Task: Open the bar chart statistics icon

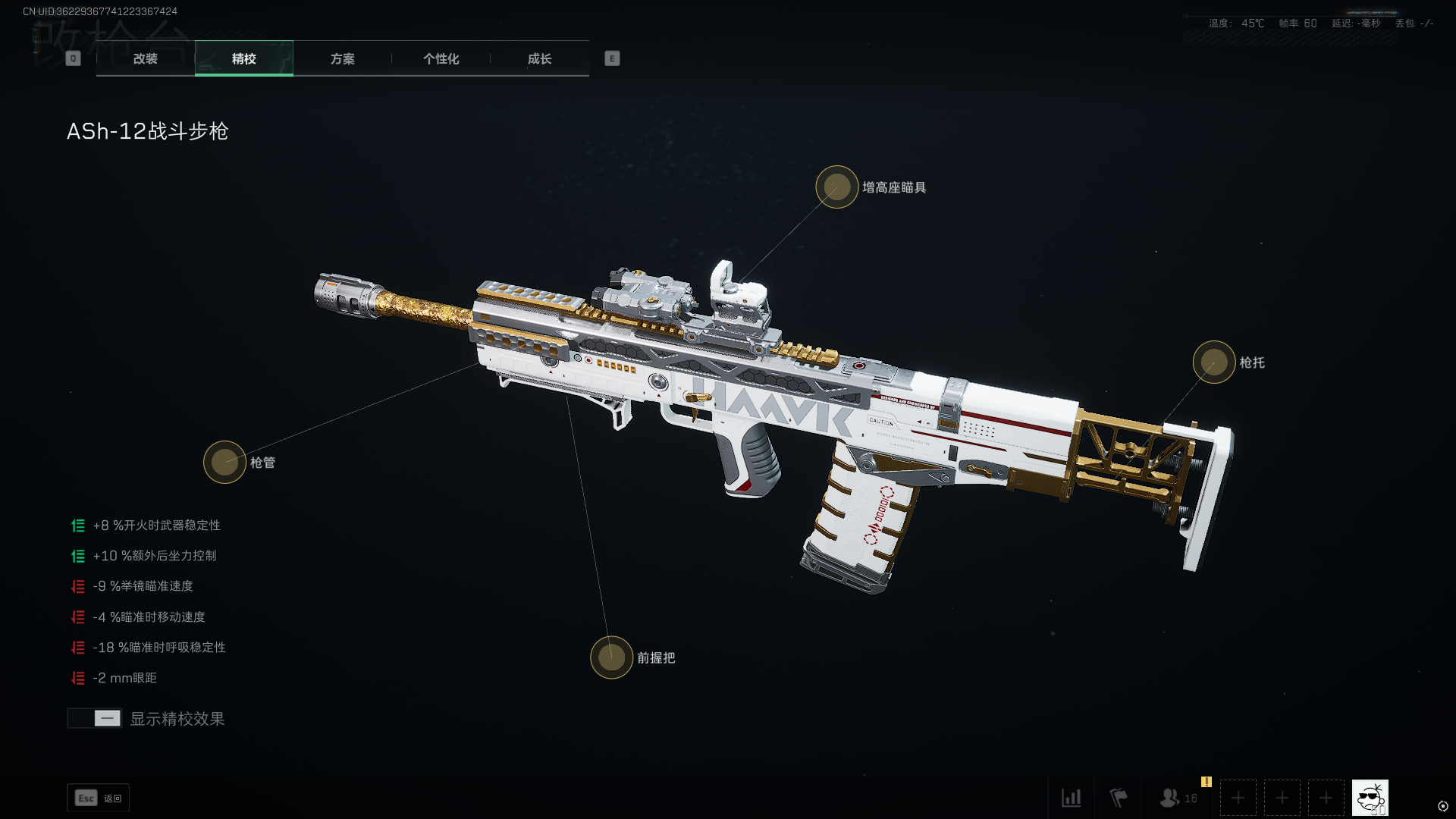Action: coord(1071,798)
